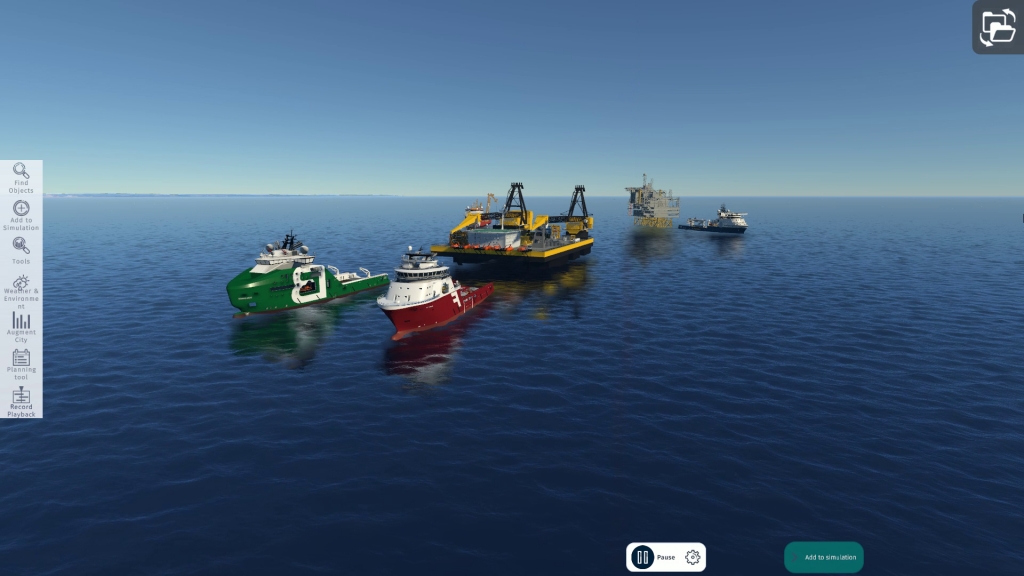
Task: Open the Tools panel
Action: pos(21,250)
